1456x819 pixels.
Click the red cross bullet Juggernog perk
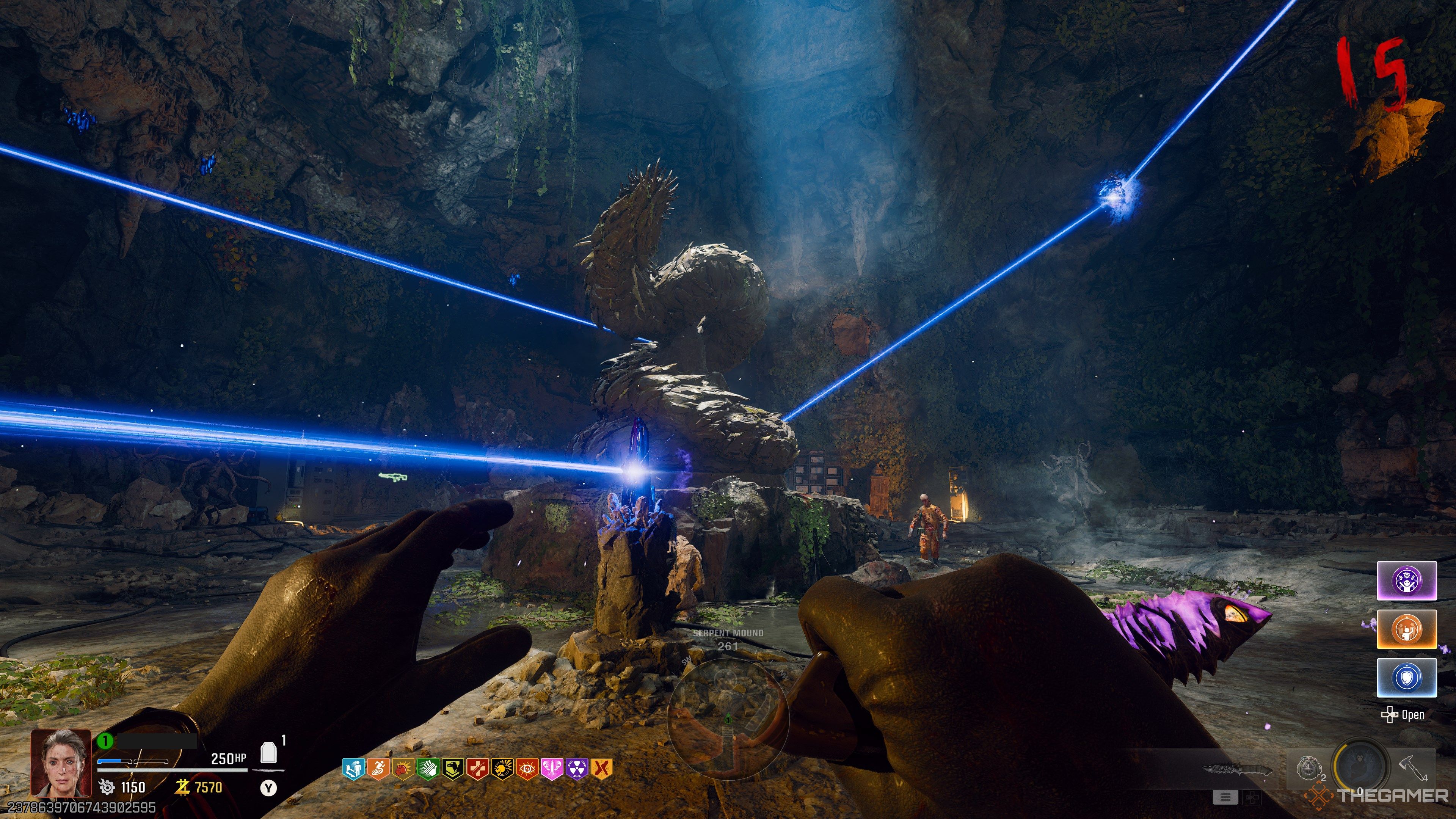pos(477,769)
